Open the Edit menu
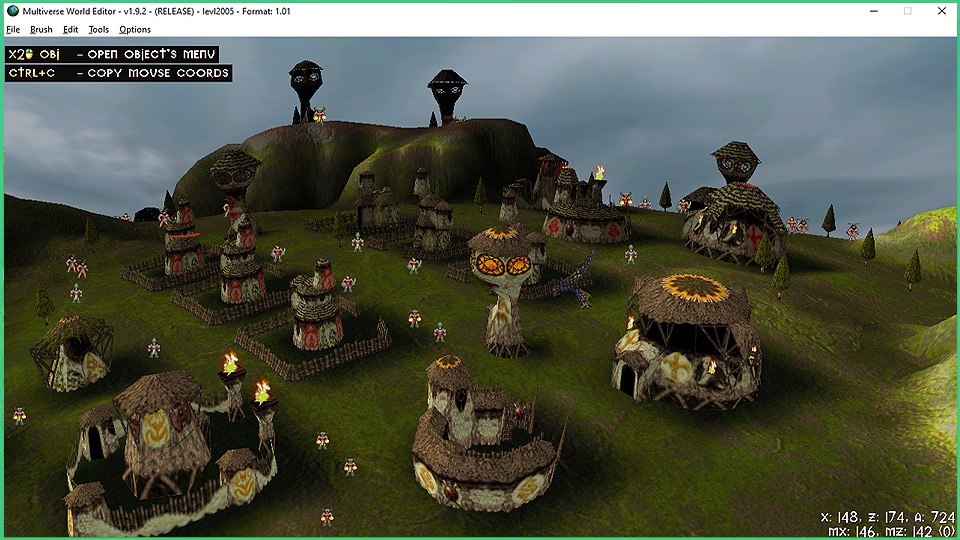The height and width of the screenshot is (540, 960). [x=70, y=30]
